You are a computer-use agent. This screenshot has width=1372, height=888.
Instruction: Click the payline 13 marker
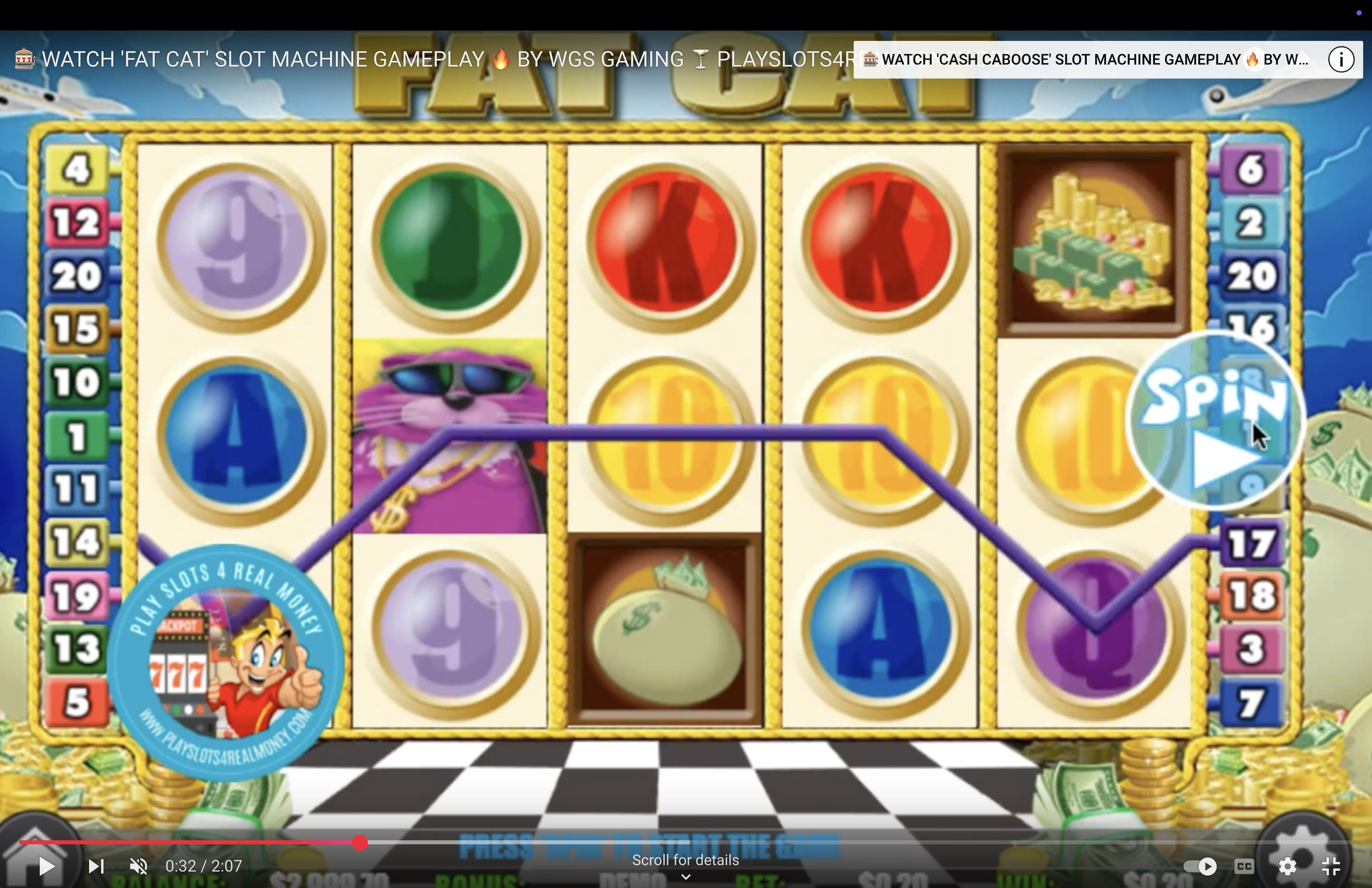coord(77,649)
